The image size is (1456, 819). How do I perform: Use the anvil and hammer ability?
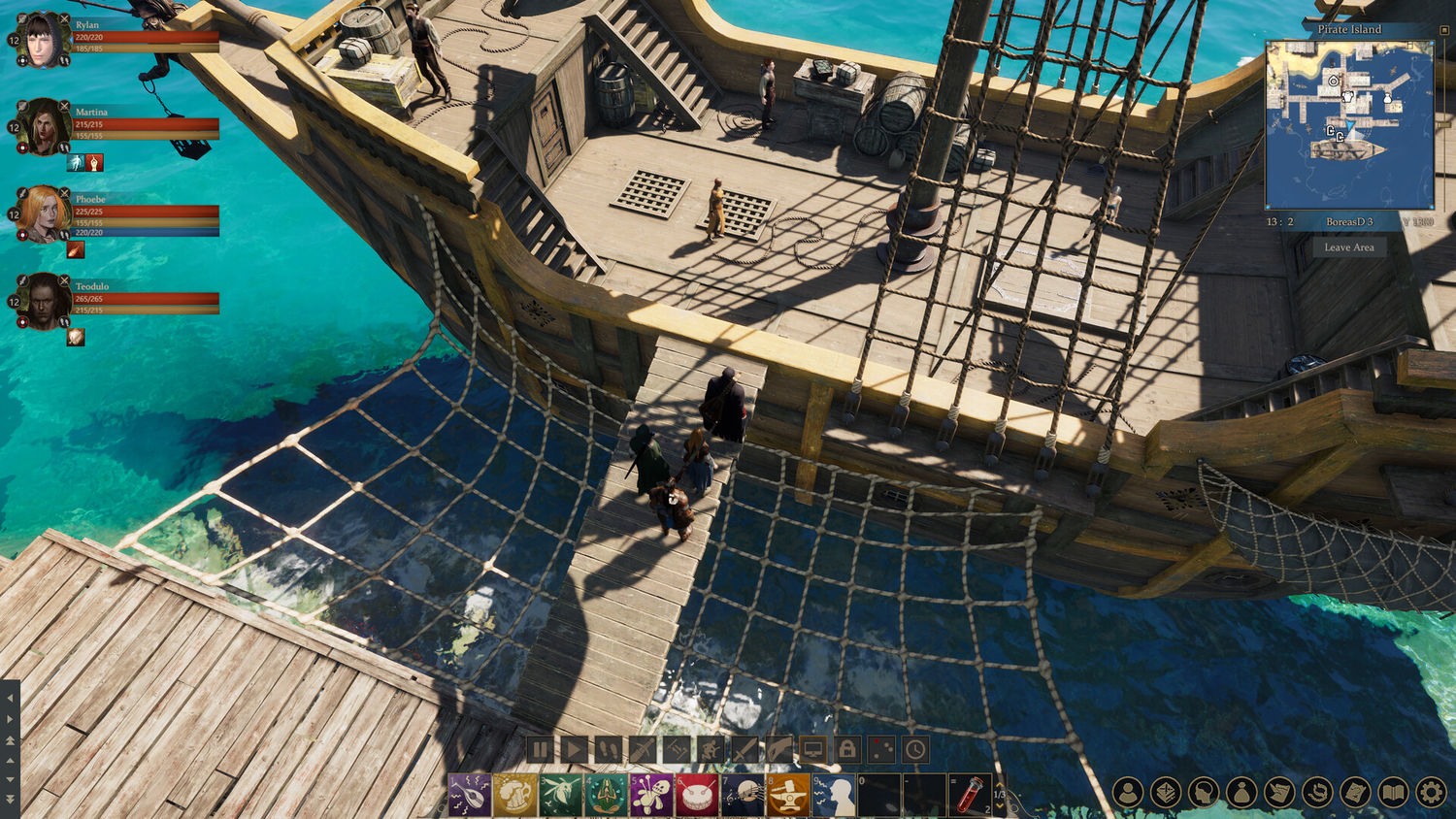click(x=788, y=796)
